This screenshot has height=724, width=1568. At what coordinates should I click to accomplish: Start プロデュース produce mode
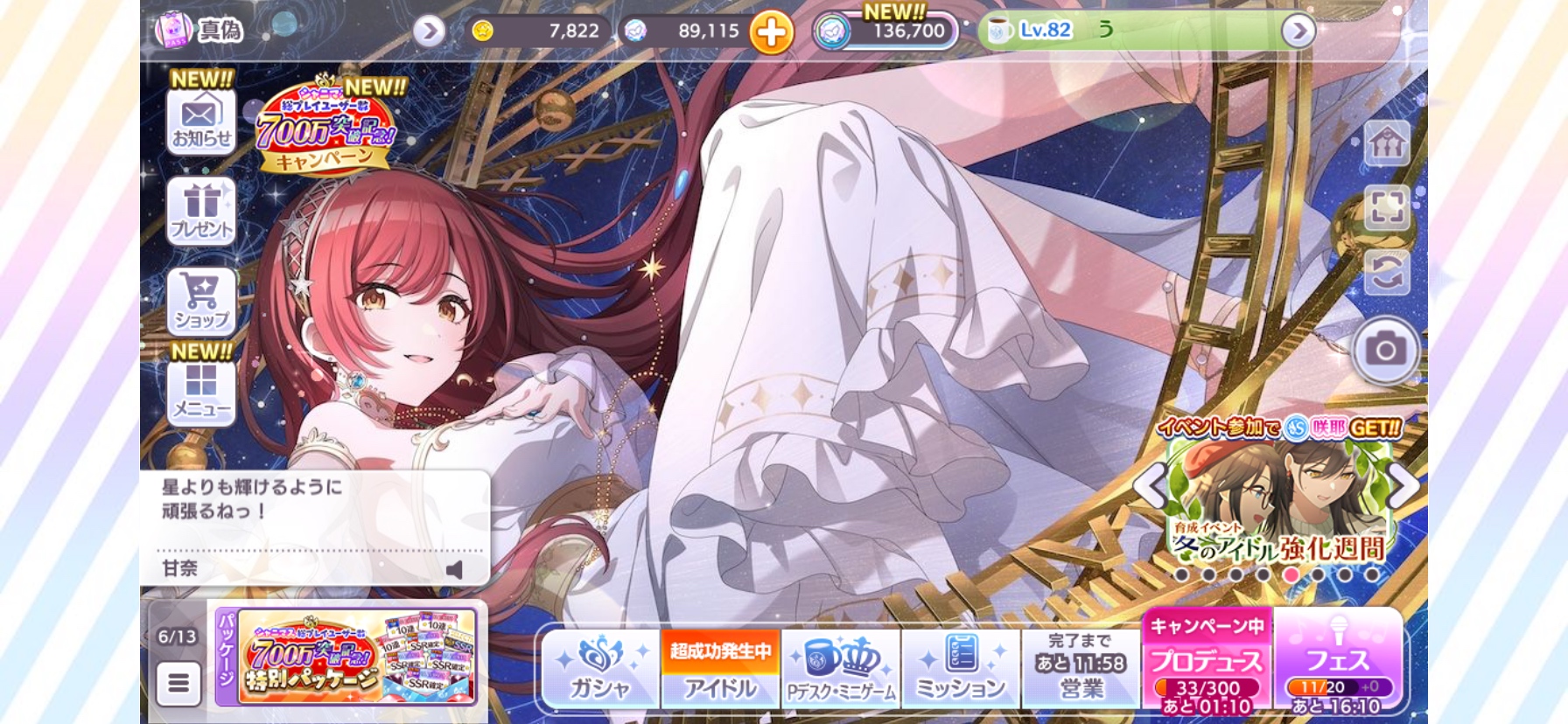pos(1207,662)
